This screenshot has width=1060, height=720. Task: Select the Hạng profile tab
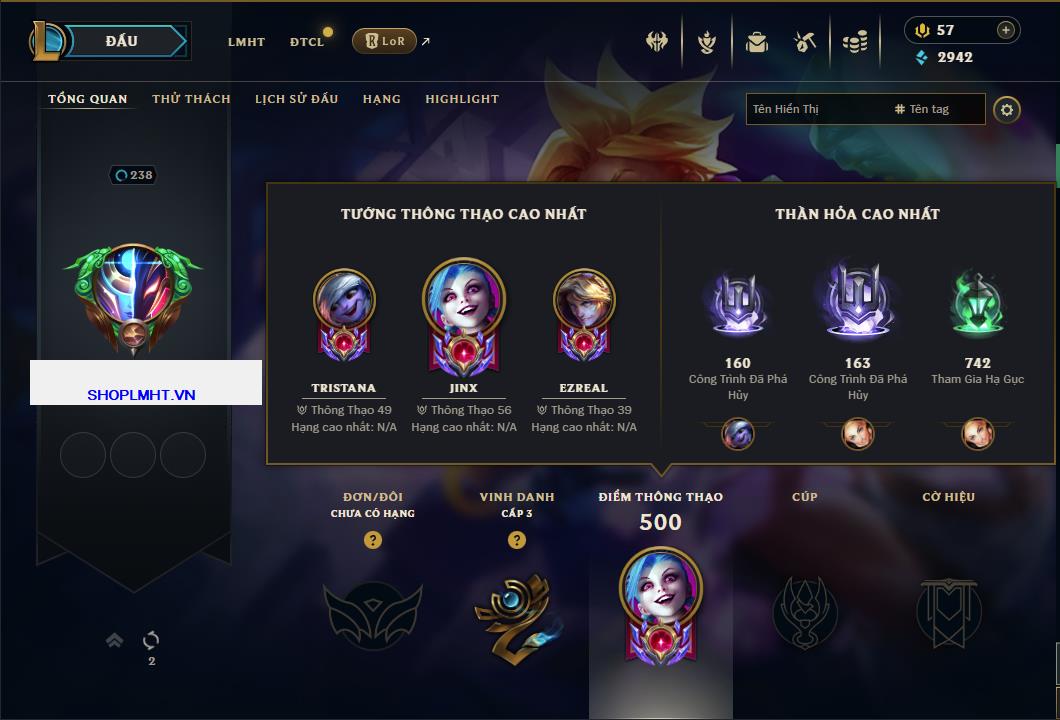click(x=381, y=99)
